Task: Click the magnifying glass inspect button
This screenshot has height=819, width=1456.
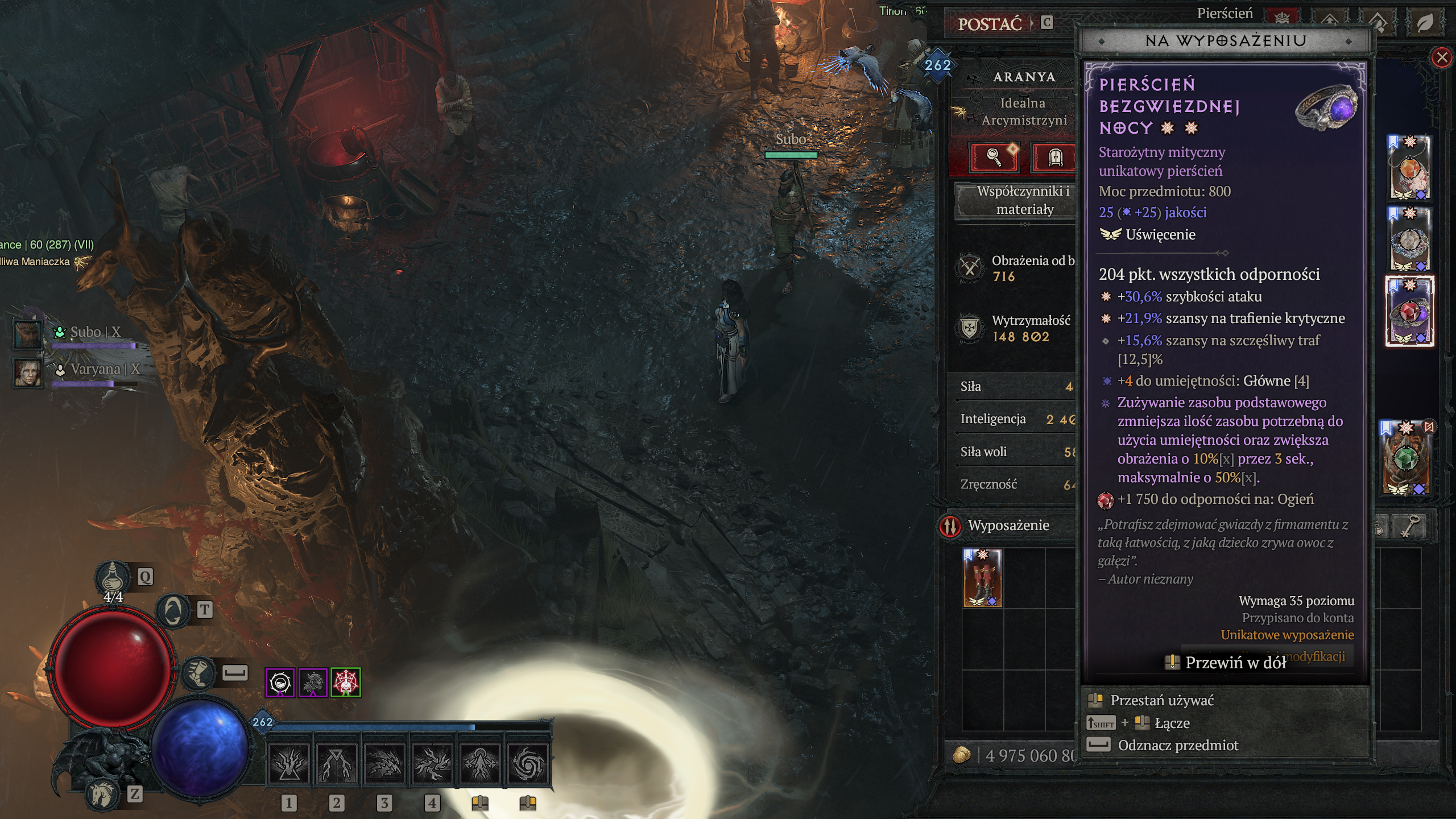Action: 994,156
